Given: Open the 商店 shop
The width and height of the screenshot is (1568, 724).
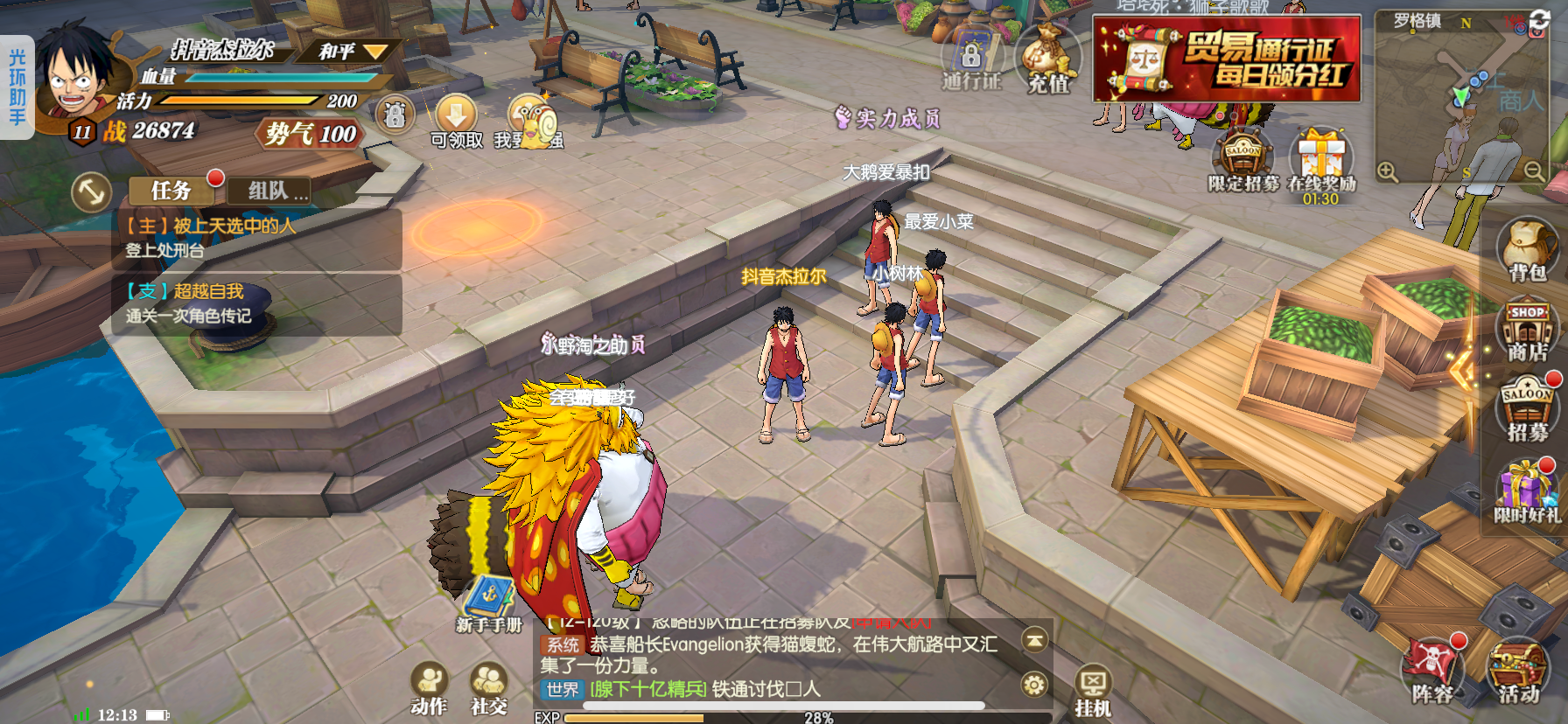Looking at the screenshot, I should coord(1527,330).
